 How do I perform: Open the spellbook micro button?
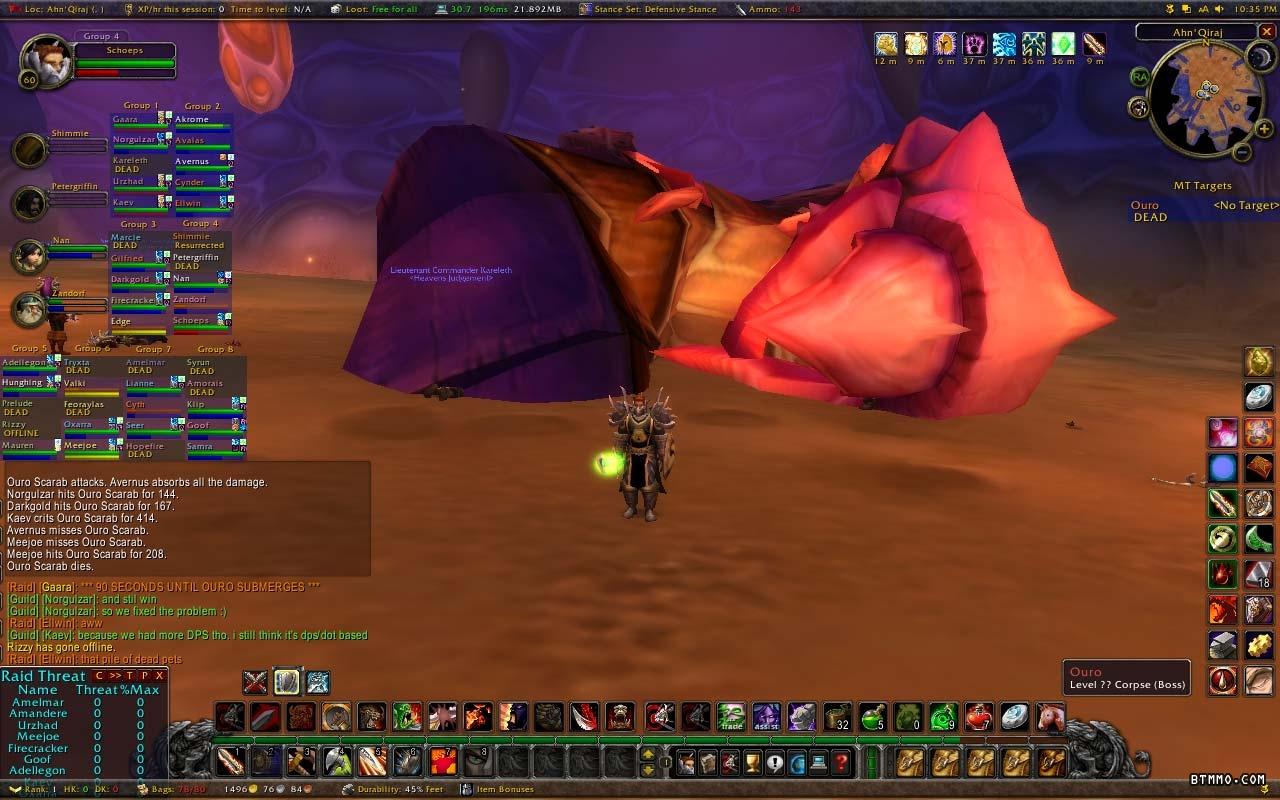[x=709, y=763]
